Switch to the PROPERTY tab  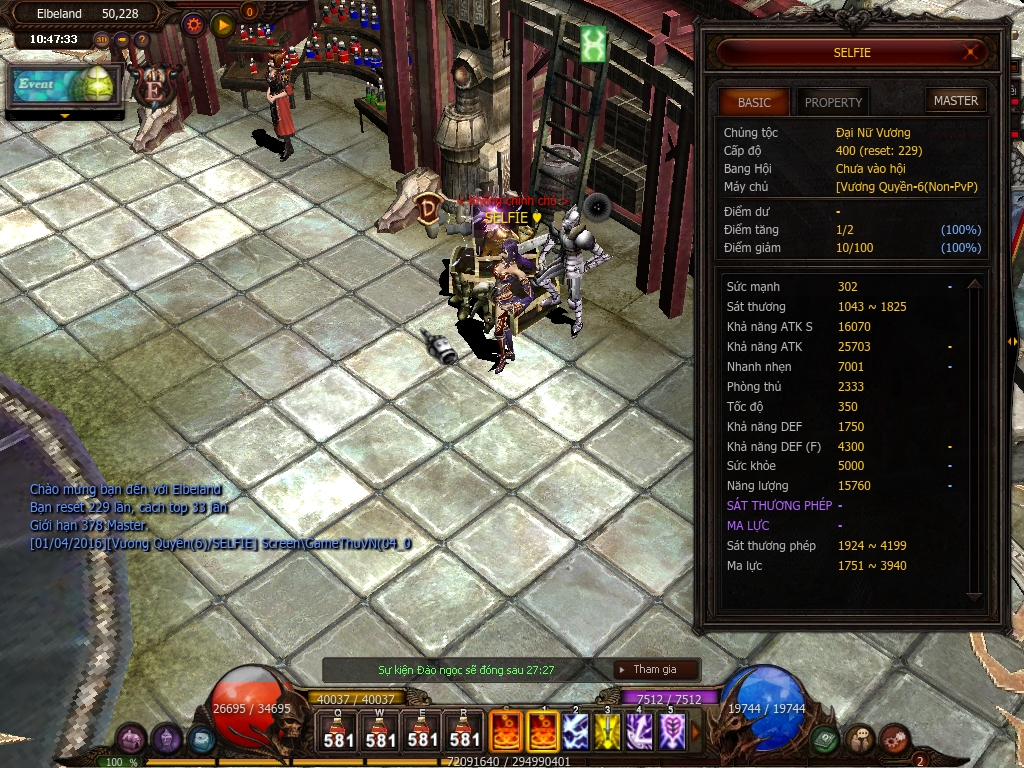(x=833, y=102)
